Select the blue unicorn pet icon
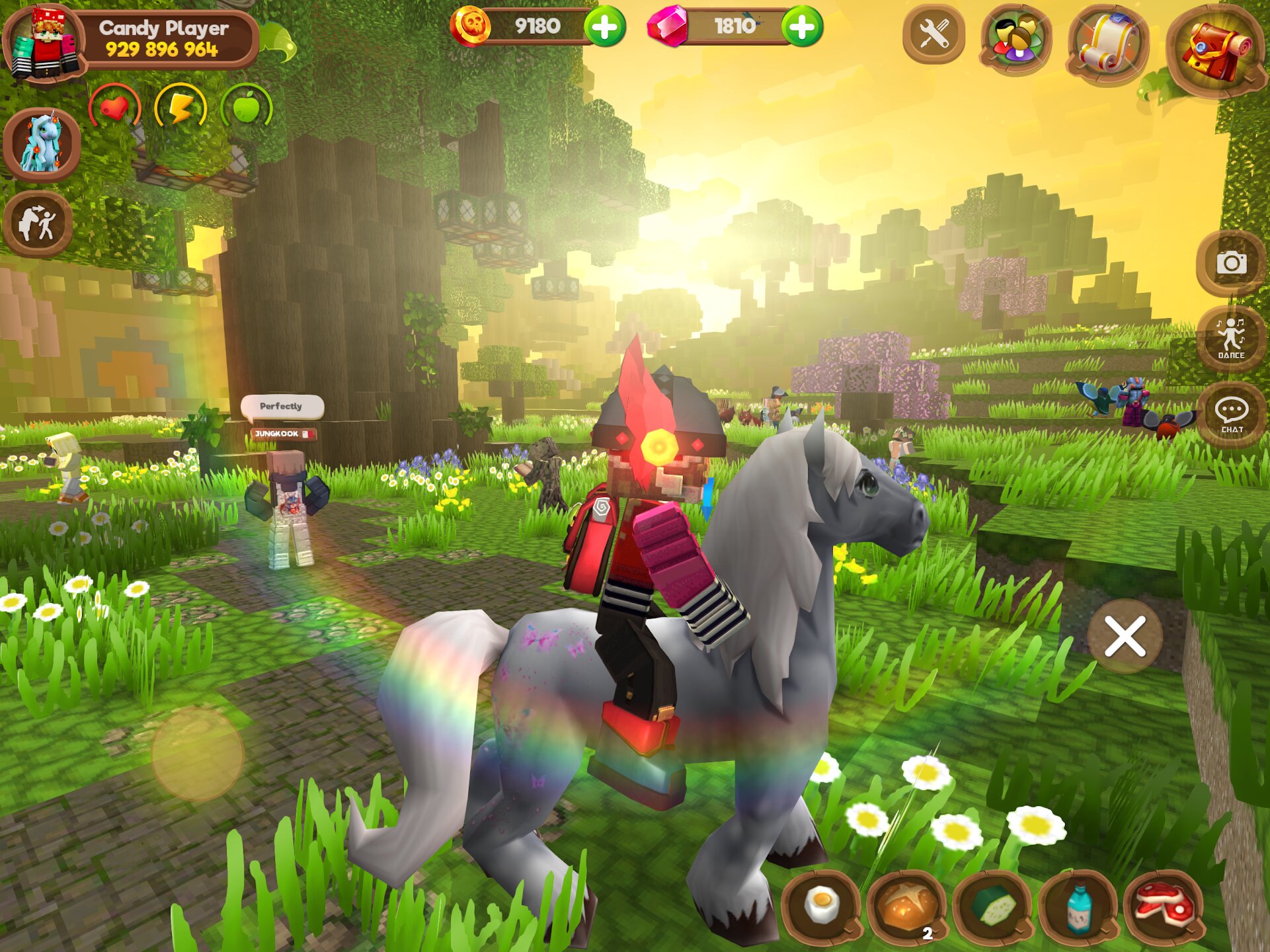This screenshot has height=952, width=1270. [x=42, y=144]
